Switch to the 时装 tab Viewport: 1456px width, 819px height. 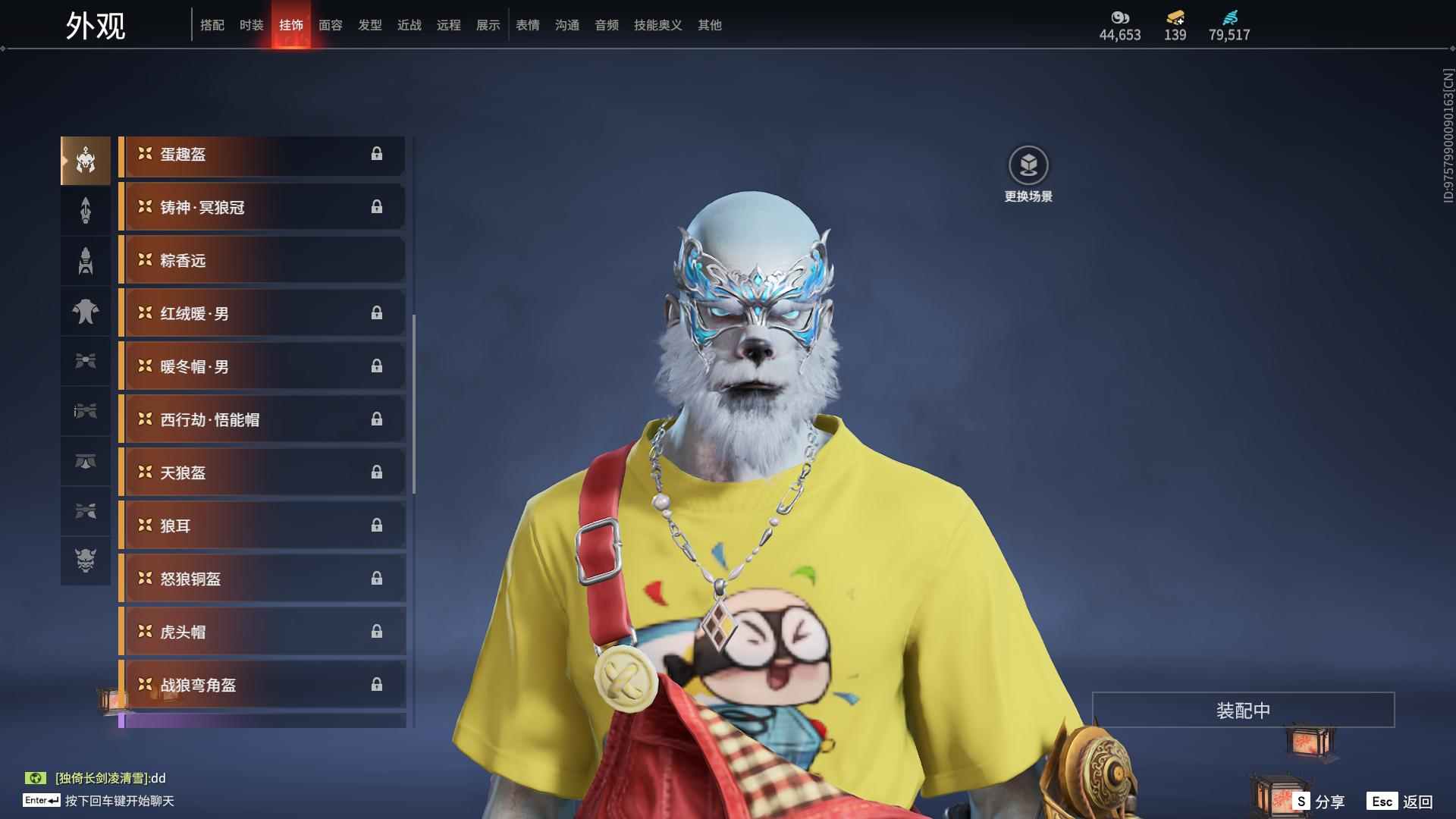251,25
